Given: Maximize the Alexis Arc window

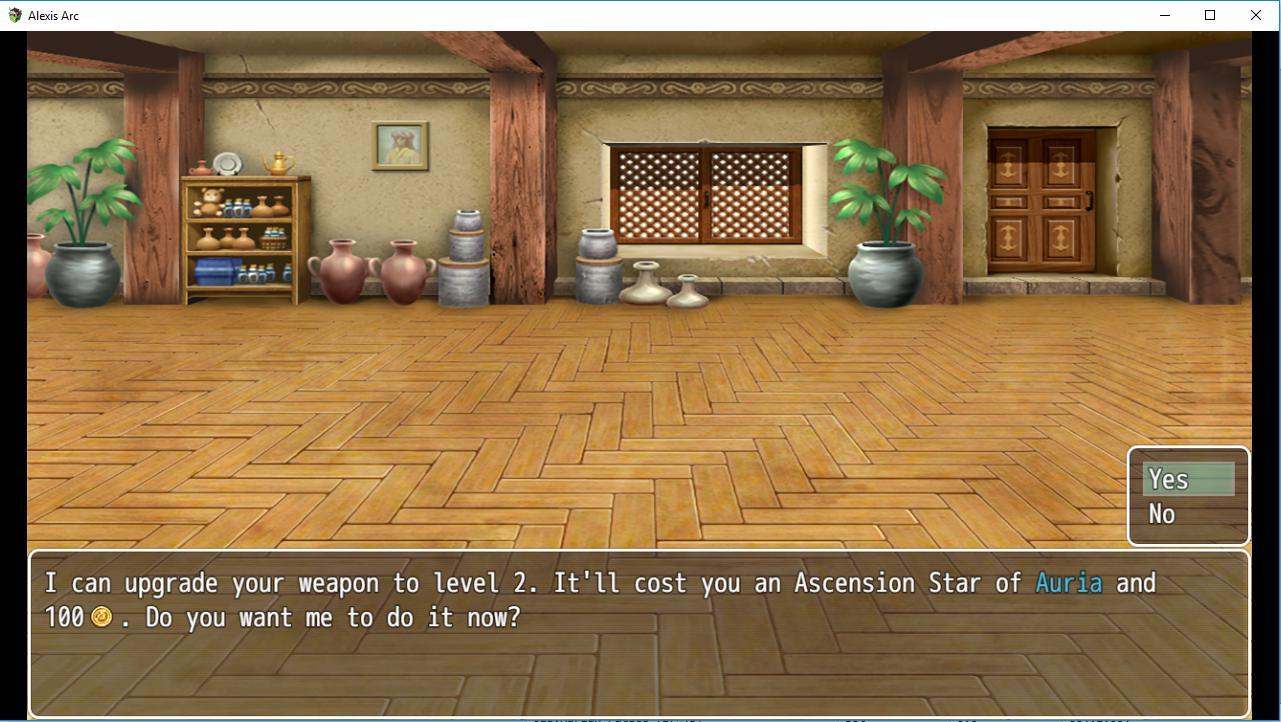Looking at the screenshot, I should (1210, 15).
